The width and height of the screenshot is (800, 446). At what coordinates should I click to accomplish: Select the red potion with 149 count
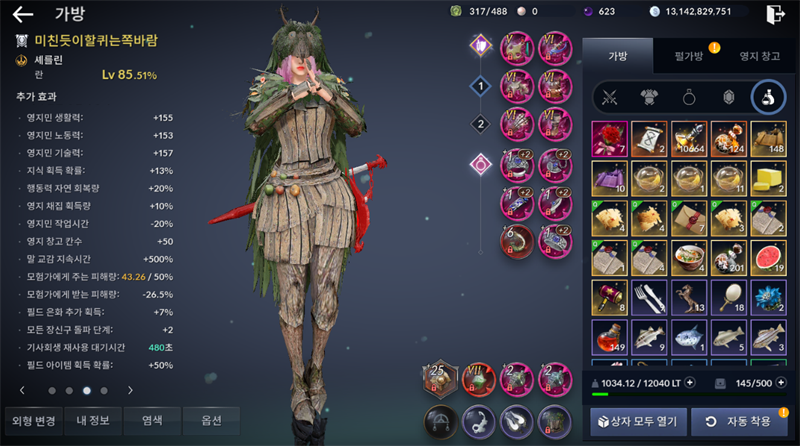click(x=608, y=336)
